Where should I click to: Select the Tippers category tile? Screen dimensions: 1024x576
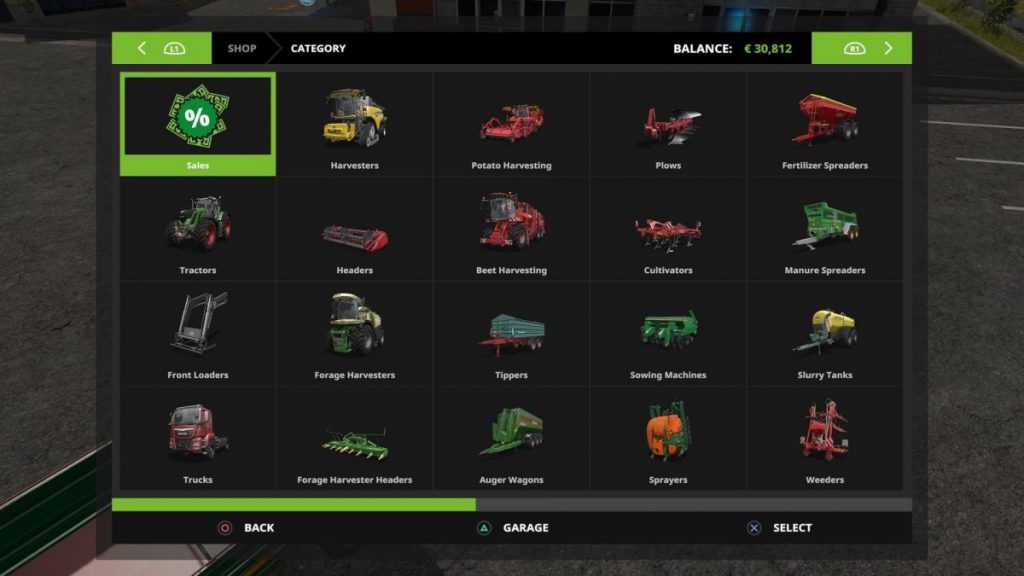coord(511,334)
